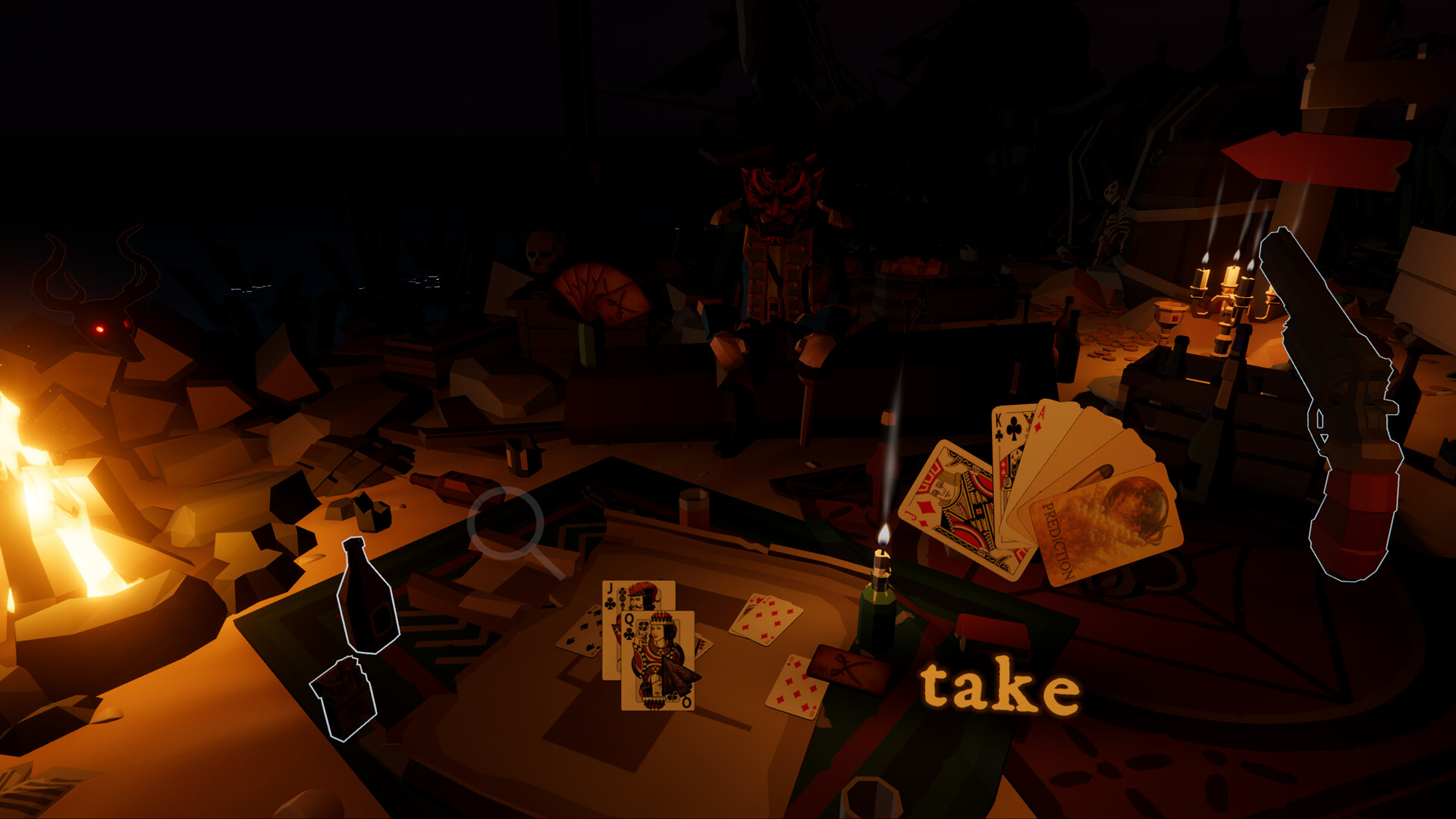This screenshot has height=819, width=1456.
Task: Click the outlined playing card beside the bottle
Action: point(345,698)
